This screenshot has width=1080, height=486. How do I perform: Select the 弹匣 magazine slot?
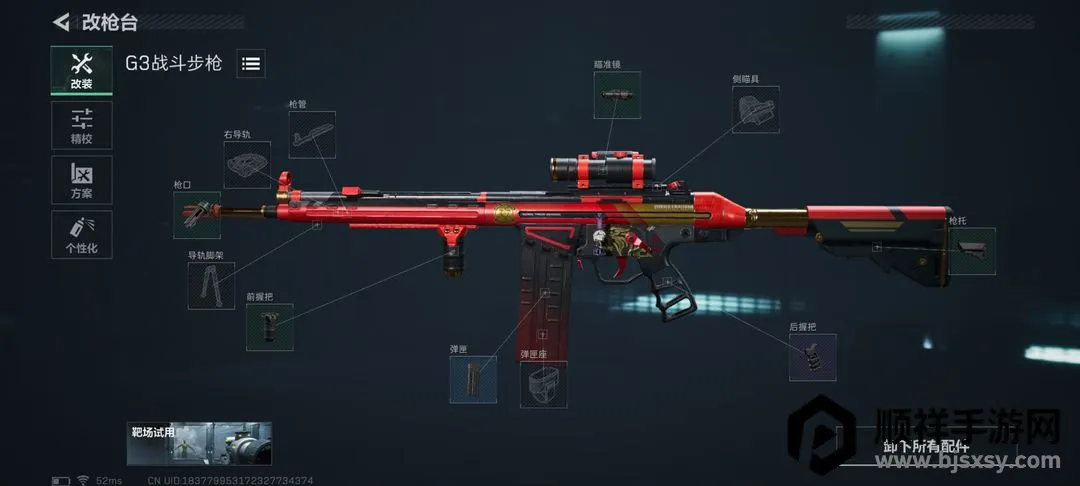[x=473, y=380]
